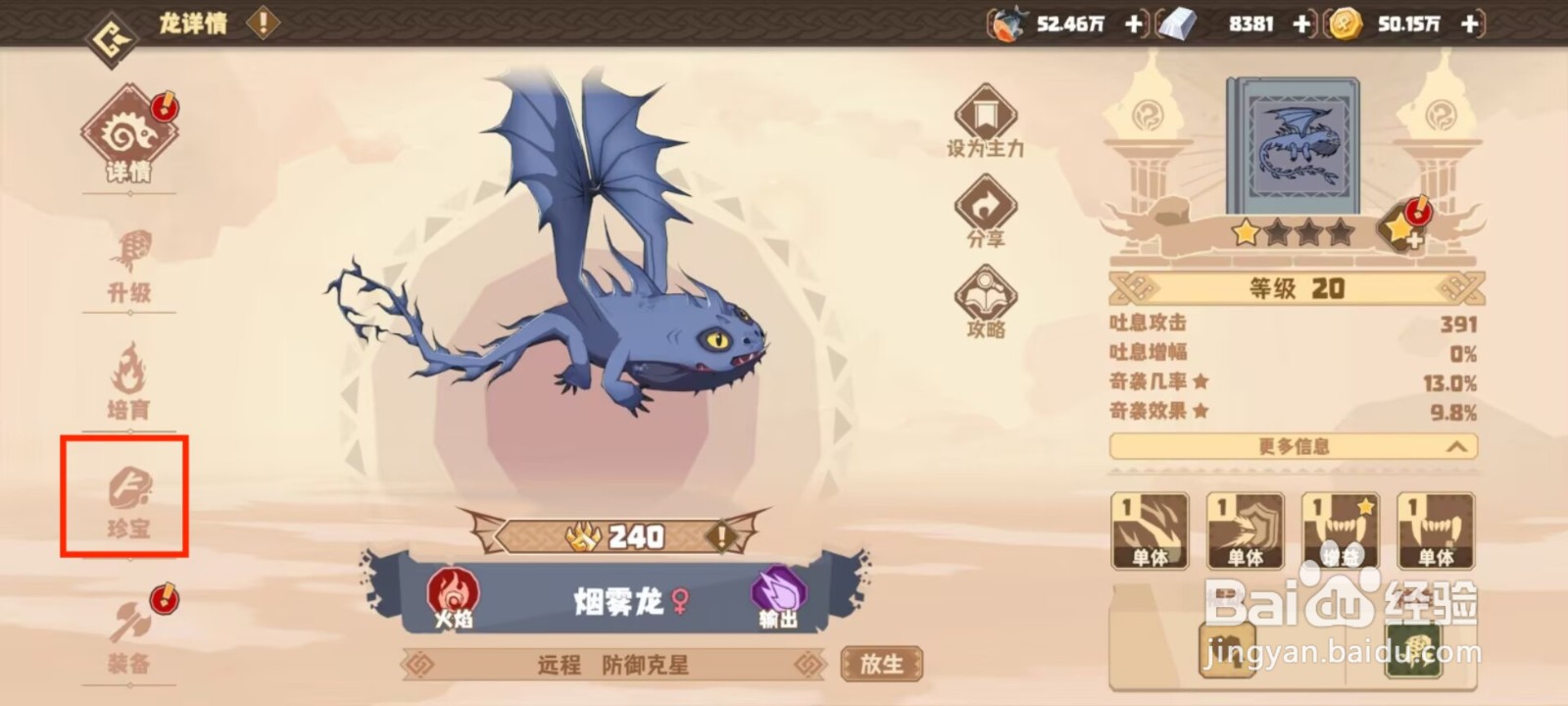Viewport: 1568px width, 706px height.
Task: Select the first 单体 attack skill icon
Action: (x=1149, y=529)
